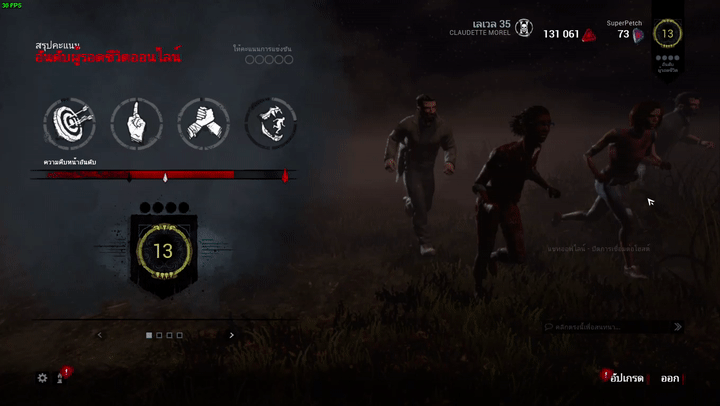Select the pointing finger emblem
720x406 pixels.
[x=136, y=122]
